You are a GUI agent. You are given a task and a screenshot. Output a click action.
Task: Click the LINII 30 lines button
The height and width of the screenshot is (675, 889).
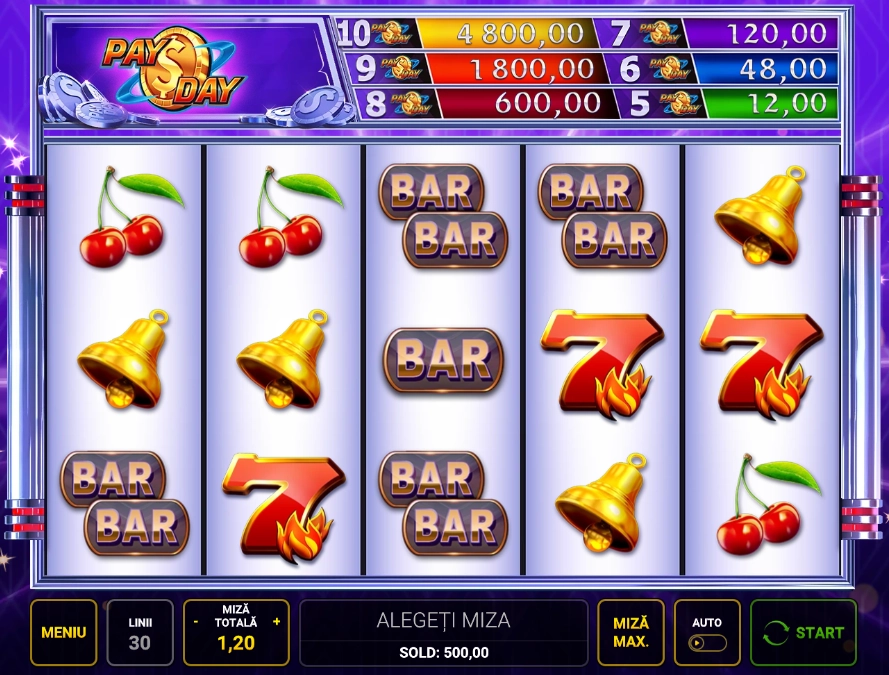pos(140,632)
